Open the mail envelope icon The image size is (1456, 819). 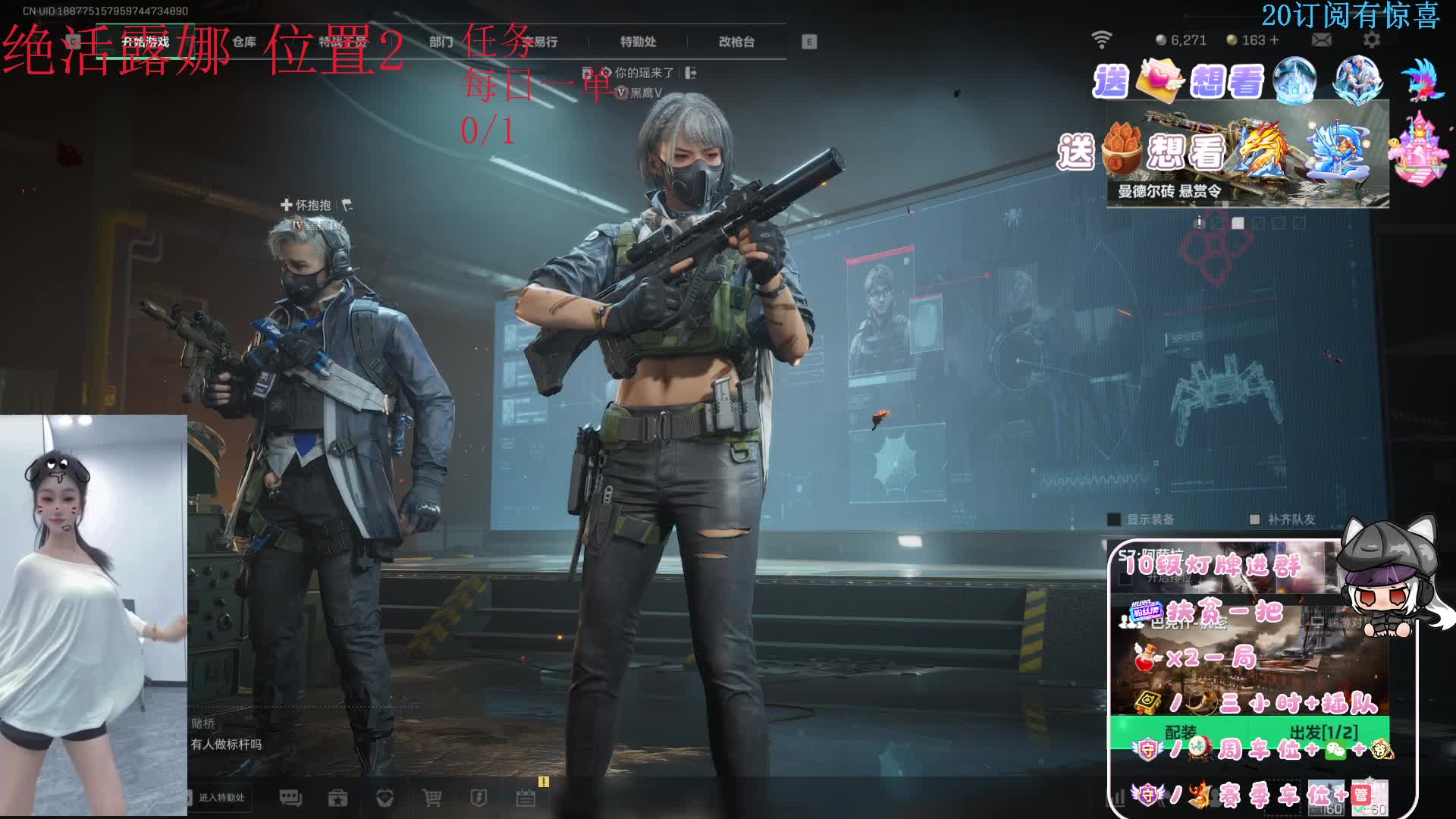pyautogui.click(x=1321, y=40)
